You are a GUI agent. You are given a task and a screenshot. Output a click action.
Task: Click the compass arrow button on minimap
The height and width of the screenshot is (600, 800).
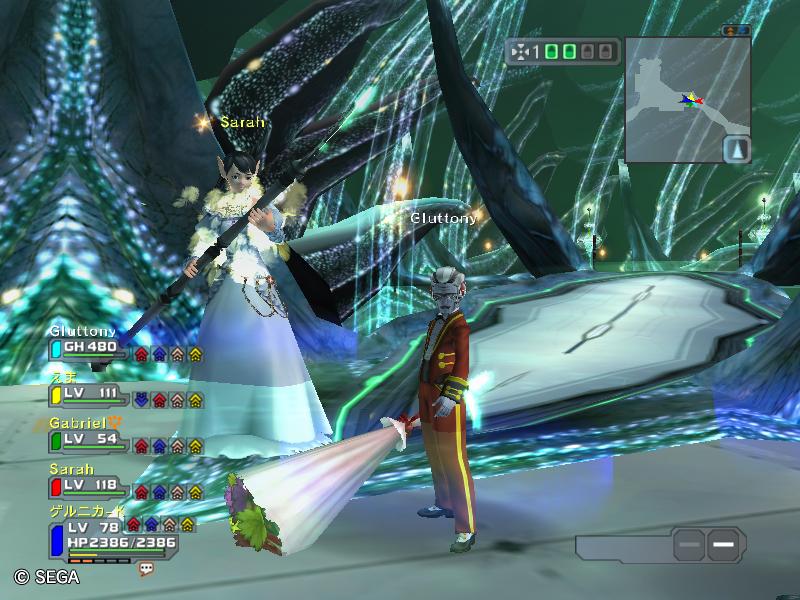(737, 149)
